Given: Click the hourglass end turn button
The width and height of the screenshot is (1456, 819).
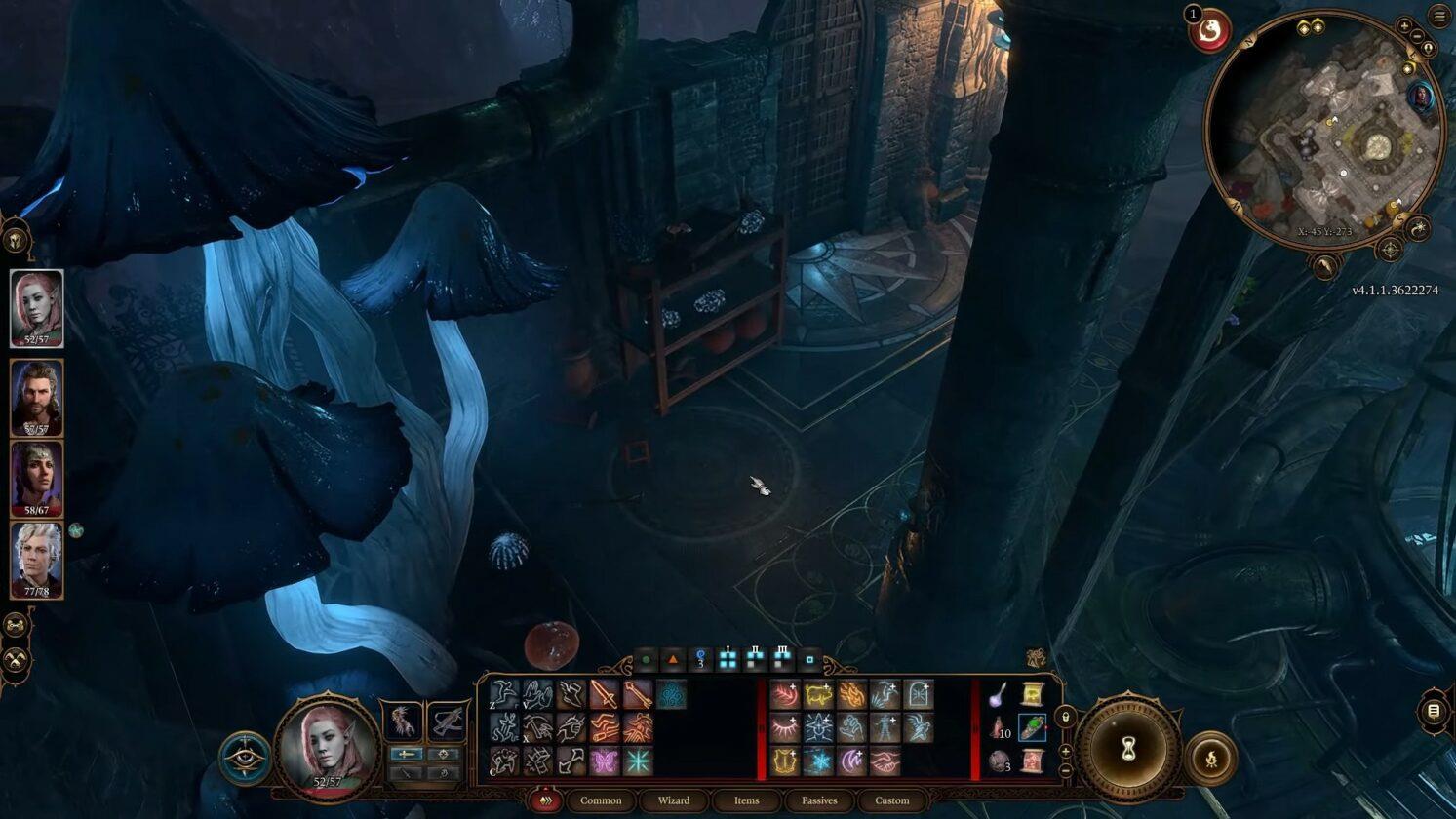Looking at the screenshot, I should (x=1129, y=749).
